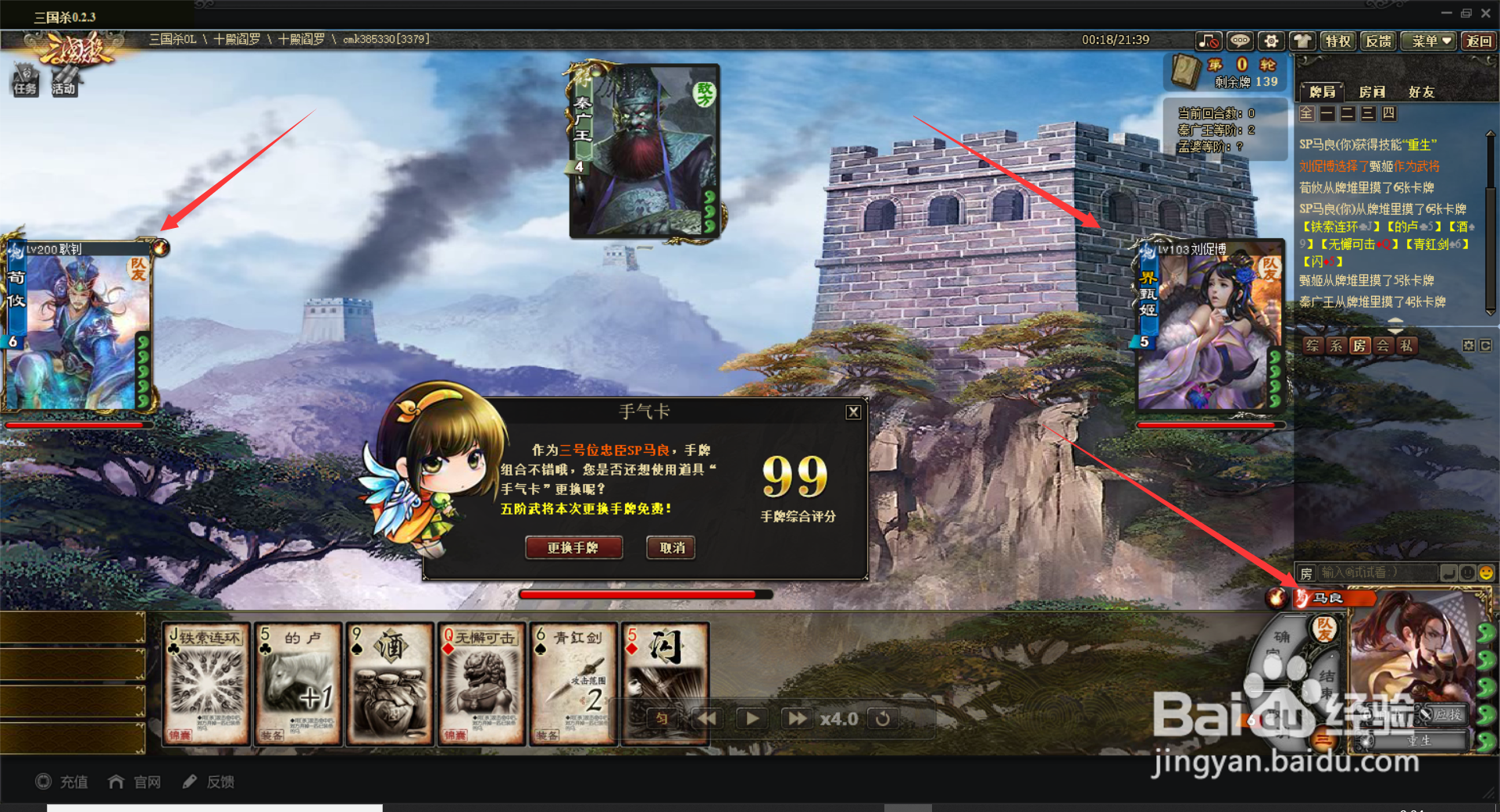This screenshot has height=812, width=1500.
Task: Click the 取消 button to dismiss the dialog
Action: 670,548
